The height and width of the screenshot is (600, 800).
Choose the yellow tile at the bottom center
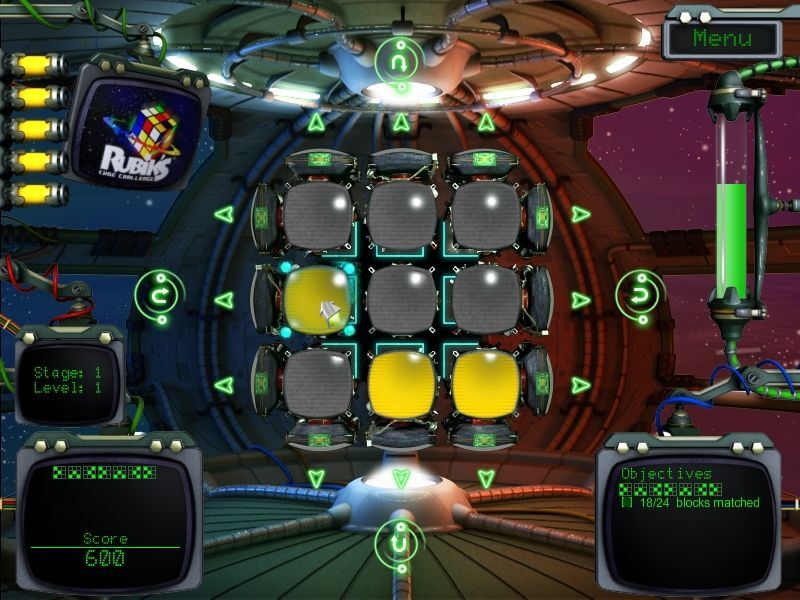click(x=402, y=383)
